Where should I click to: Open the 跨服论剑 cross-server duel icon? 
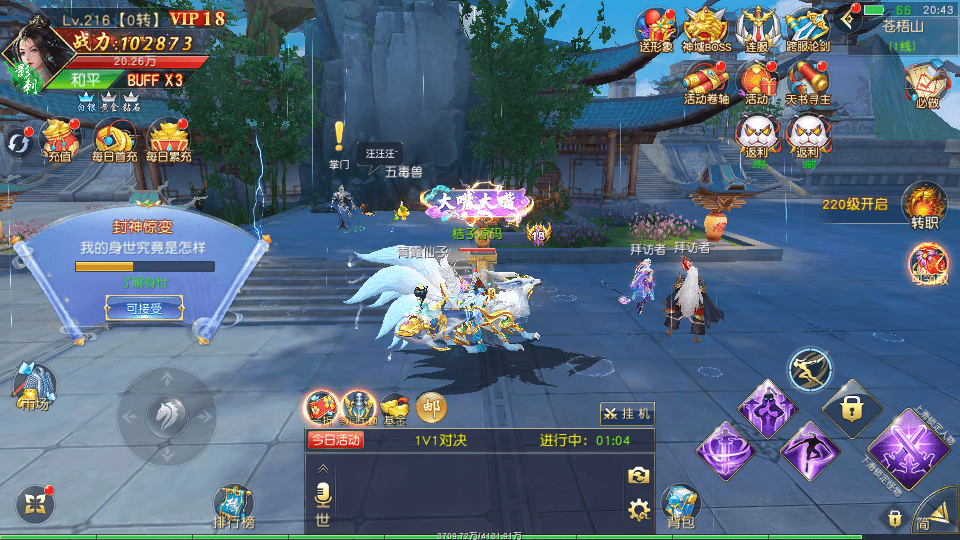807,28
